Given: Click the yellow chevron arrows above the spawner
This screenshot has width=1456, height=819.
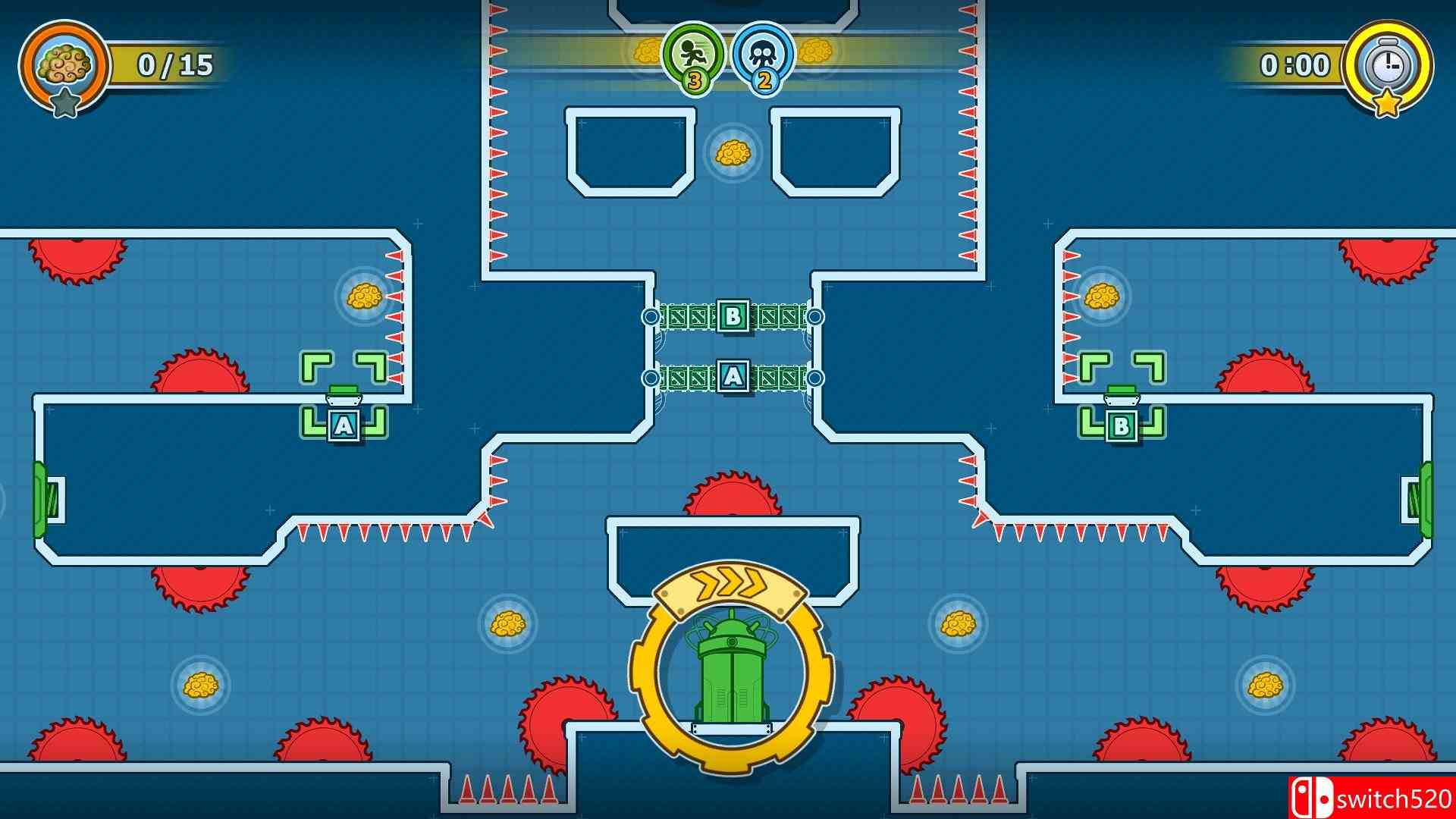Looking at the screenshot, I should pos(730,582).
